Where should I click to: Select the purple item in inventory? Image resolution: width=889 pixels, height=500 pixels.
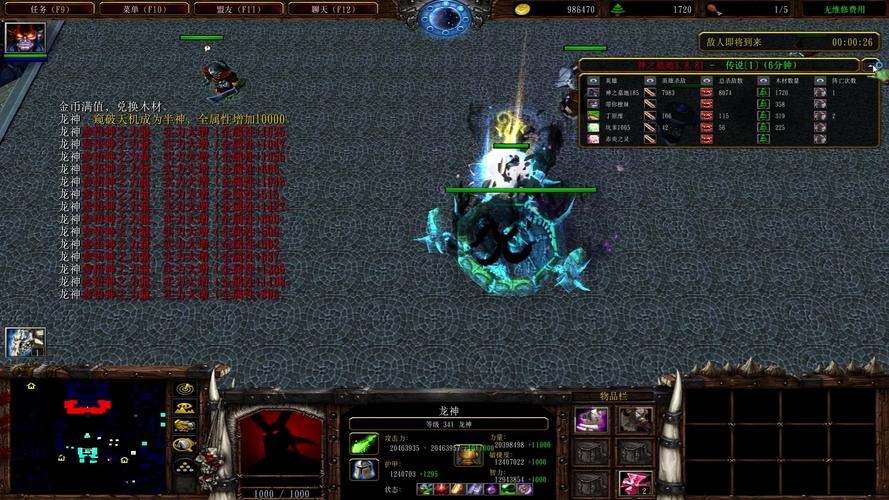(591, 420)
